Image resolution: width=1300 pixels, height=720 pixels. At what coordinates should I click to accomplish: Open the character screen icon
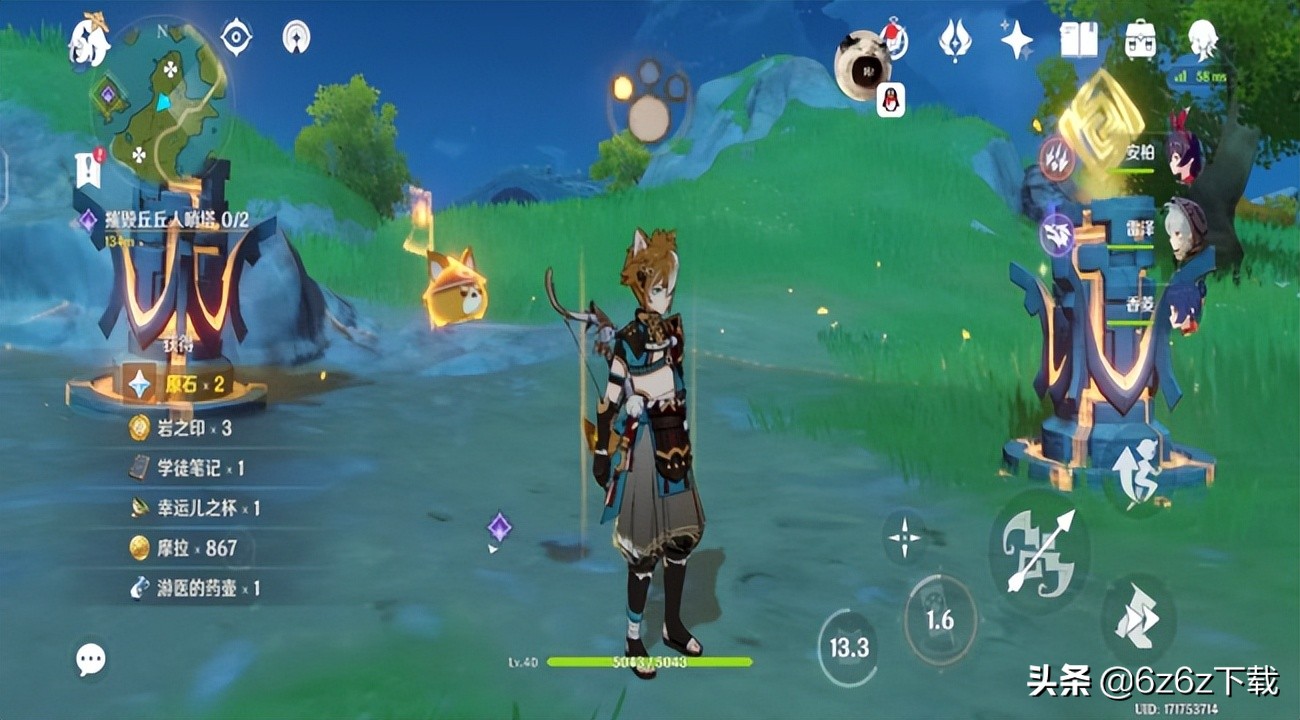(1202, 41)
